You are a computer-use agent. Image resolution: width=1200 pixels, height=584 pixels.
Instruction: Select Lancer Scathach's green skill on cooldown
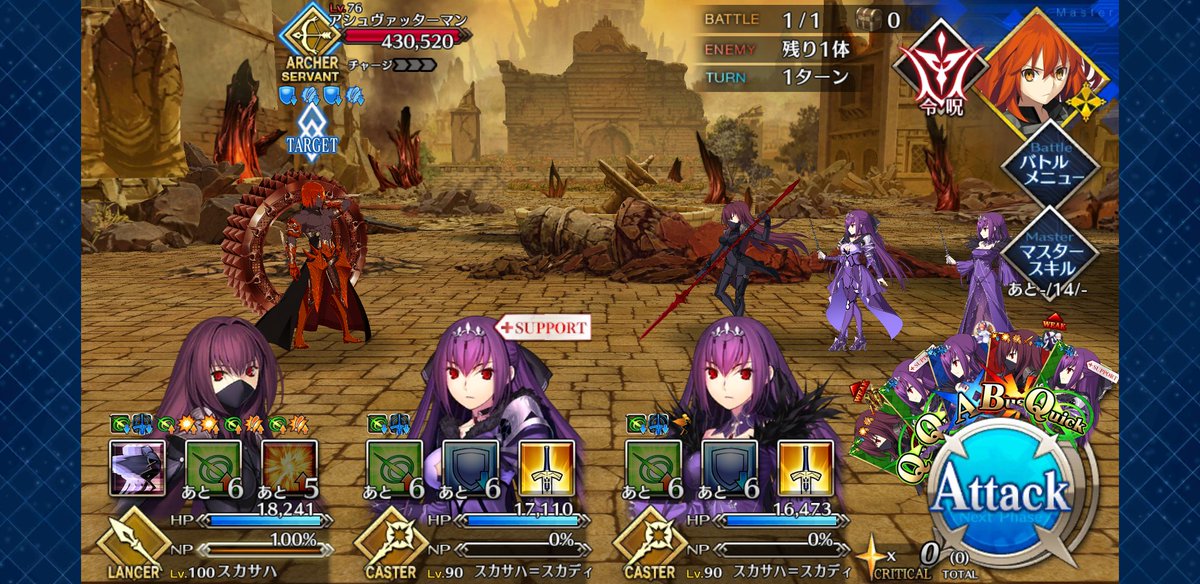click(x=212, y=469)
